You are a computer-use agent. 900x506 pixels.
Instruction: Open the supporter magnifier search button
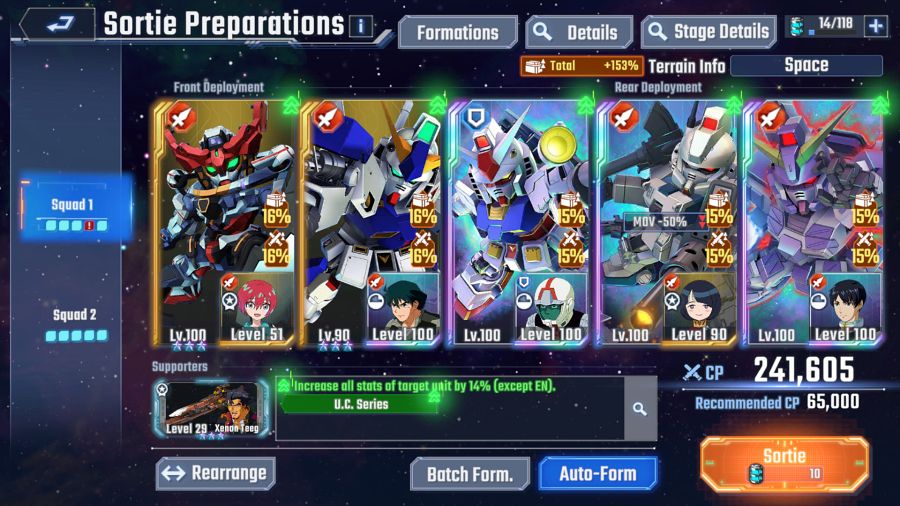[x=640, y=409]
